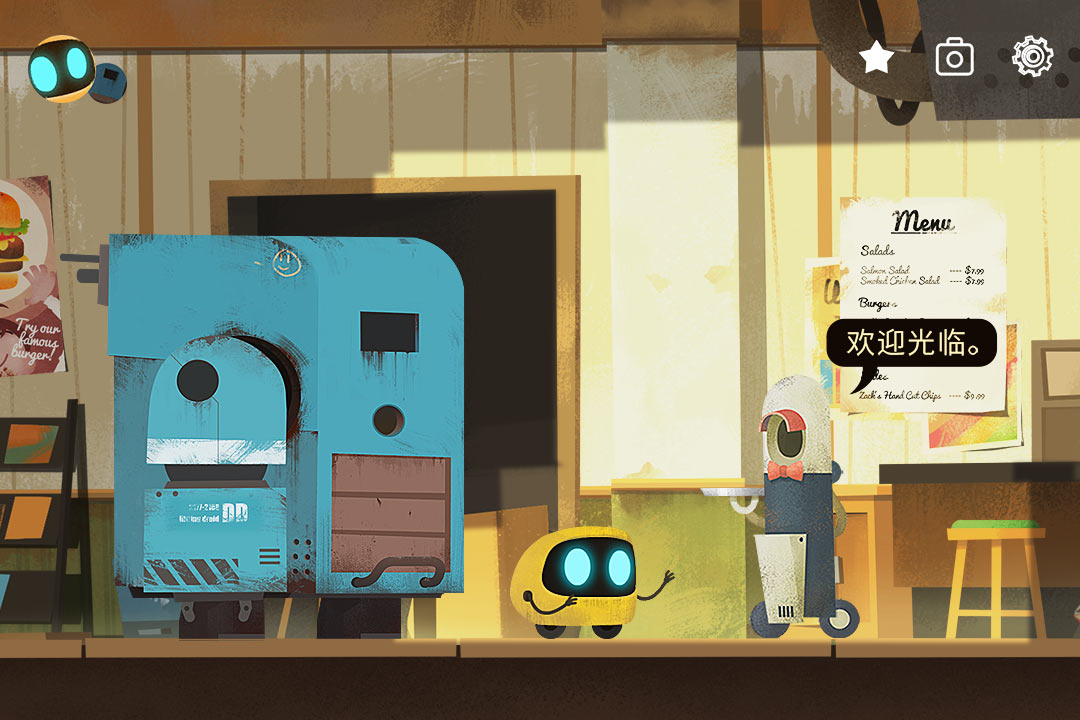Screen dimensions: 1080x720
Task: Click the robot character portrait icon
Action: click(x=62, y=70)
